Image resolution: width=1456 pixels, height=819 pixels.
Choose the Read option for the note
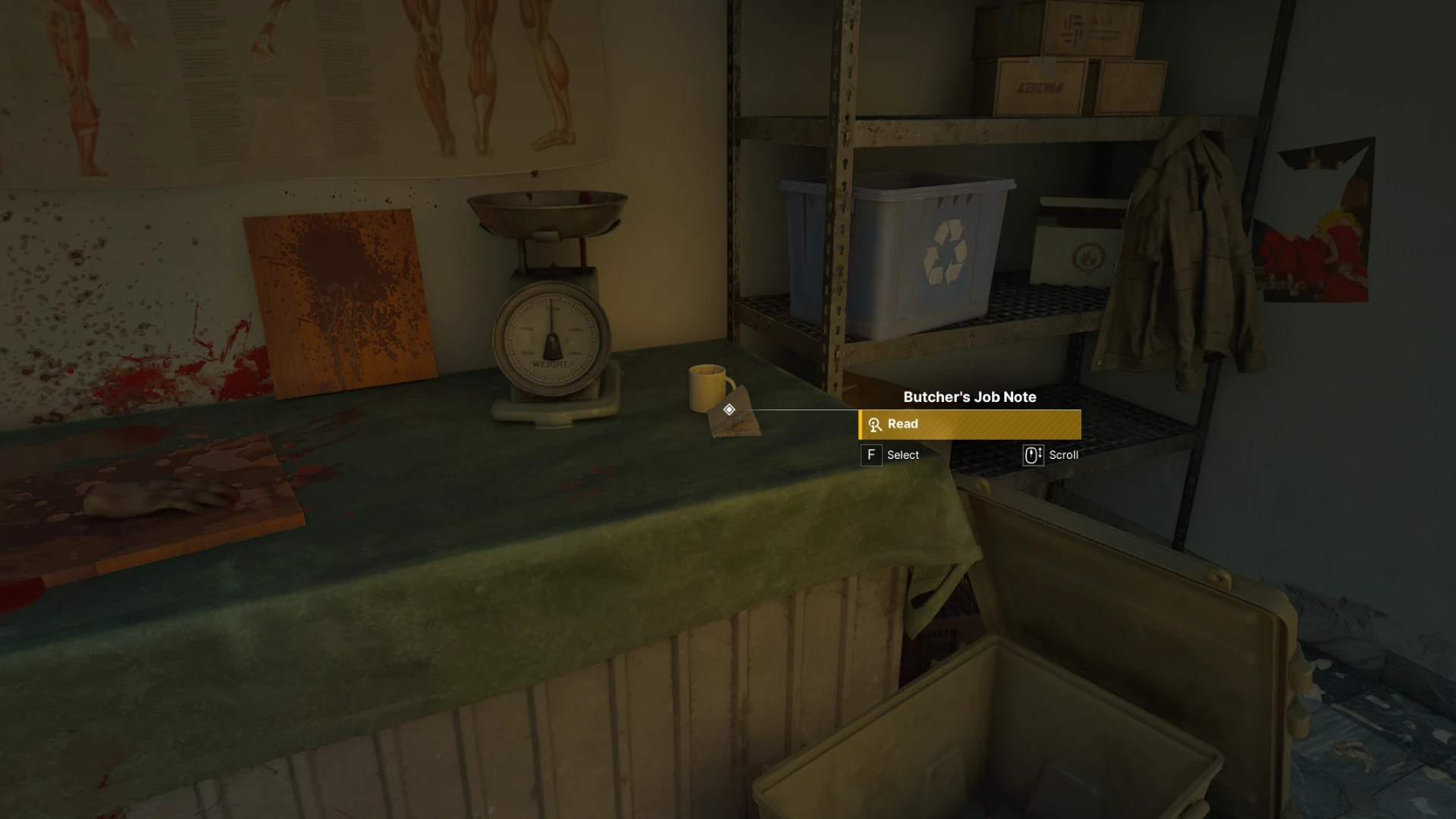coord(969,425)
